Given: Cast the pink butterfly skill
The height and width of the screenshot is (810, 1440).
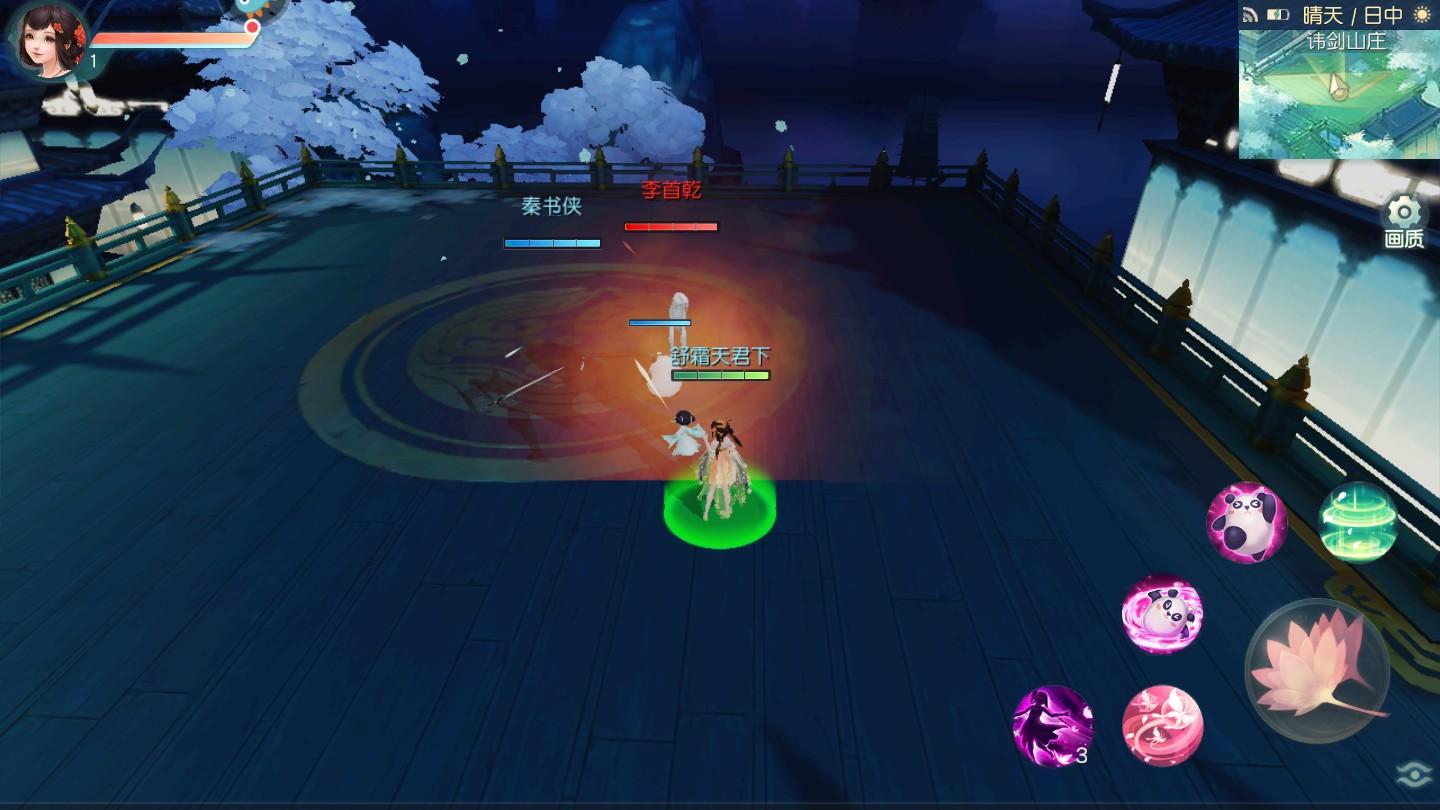Looking at the screenshot, I should pos(1162,725).
